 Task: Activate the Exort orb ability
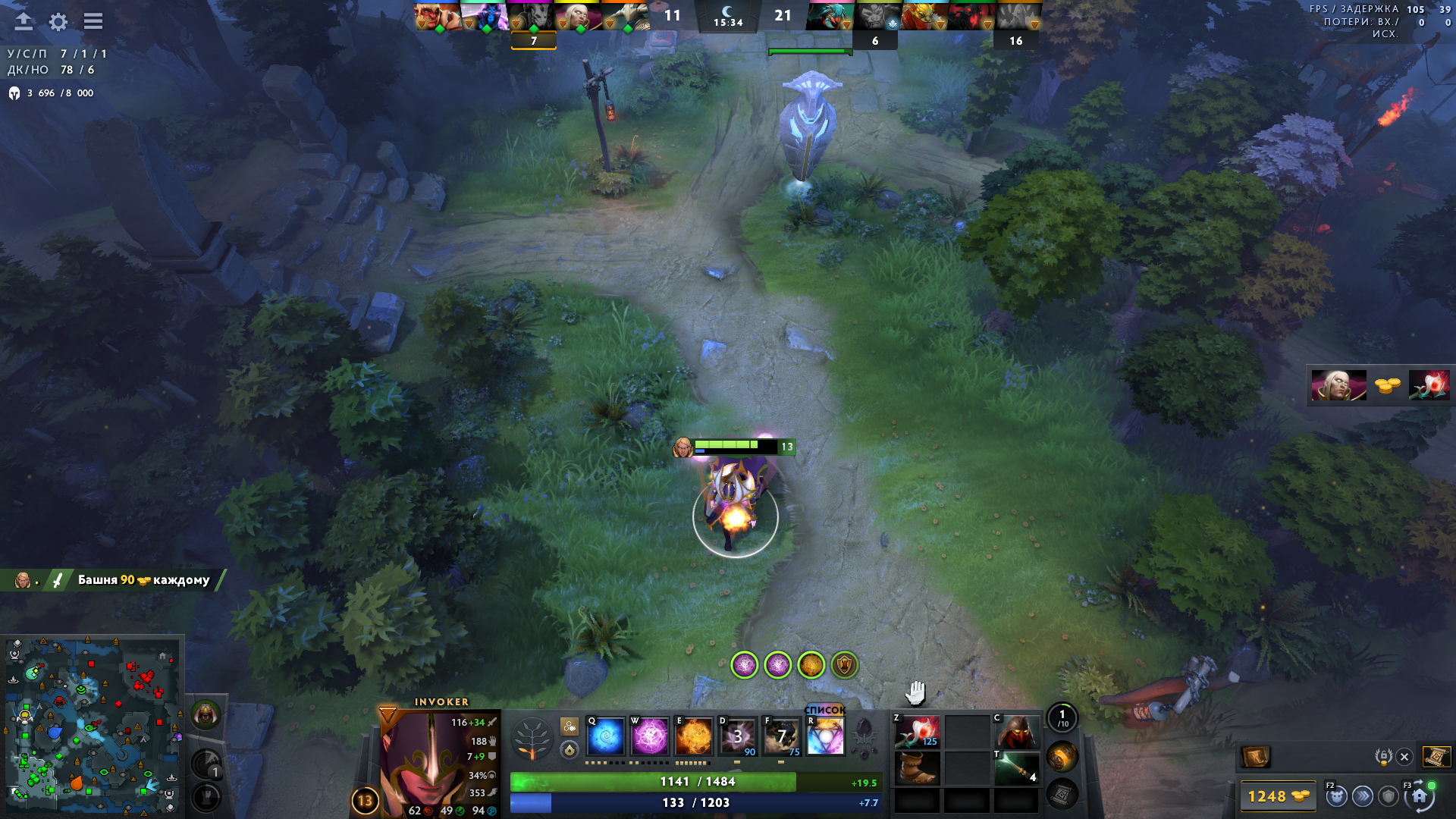(693, 736)
